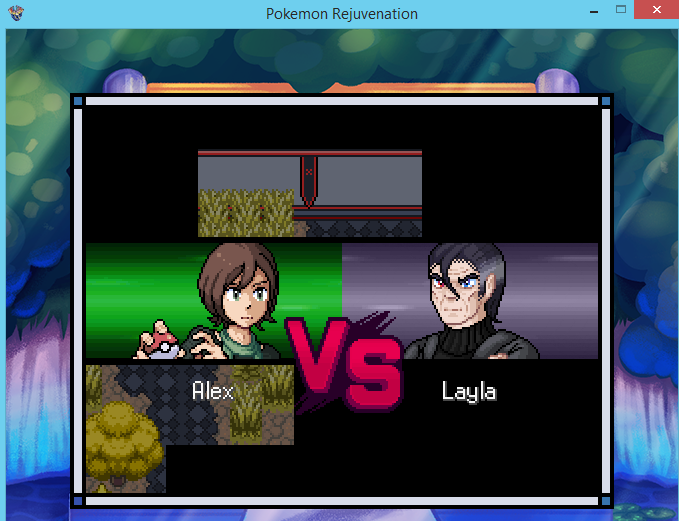Screen dimensions: 679x521
Task: Maximize the game window
Action: [621, 10]
